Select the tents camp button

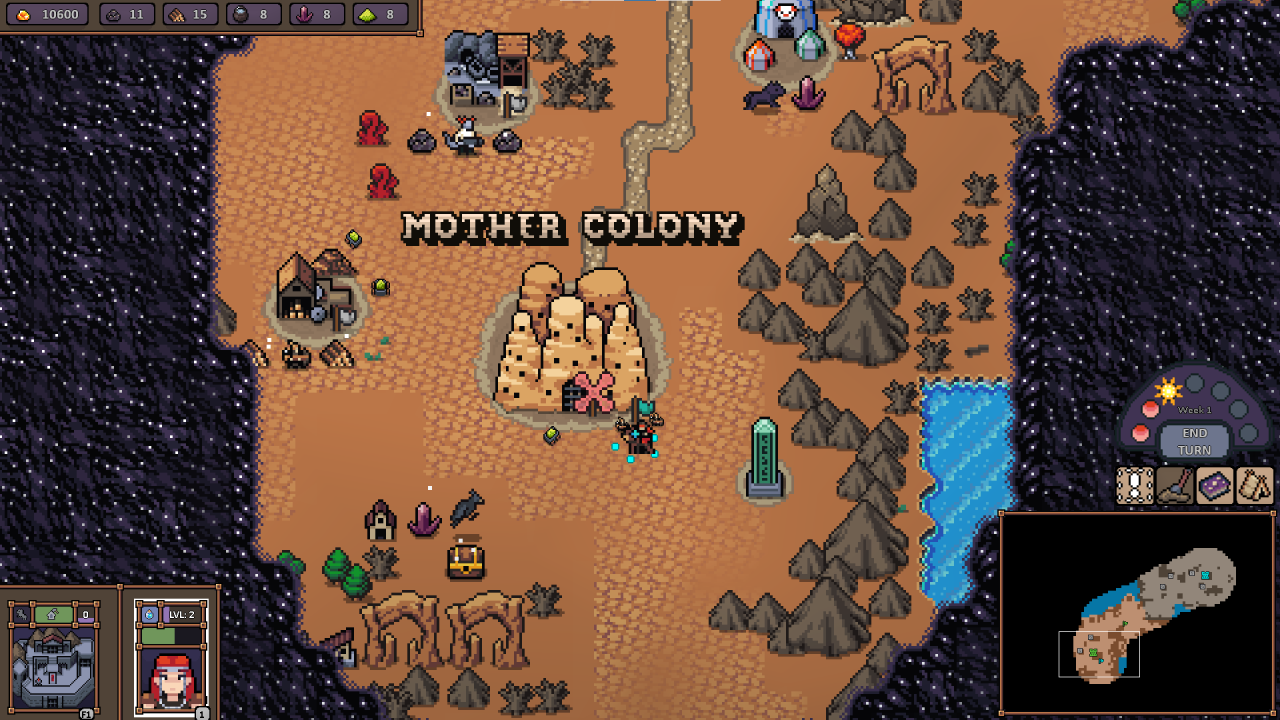(1254, 486)
